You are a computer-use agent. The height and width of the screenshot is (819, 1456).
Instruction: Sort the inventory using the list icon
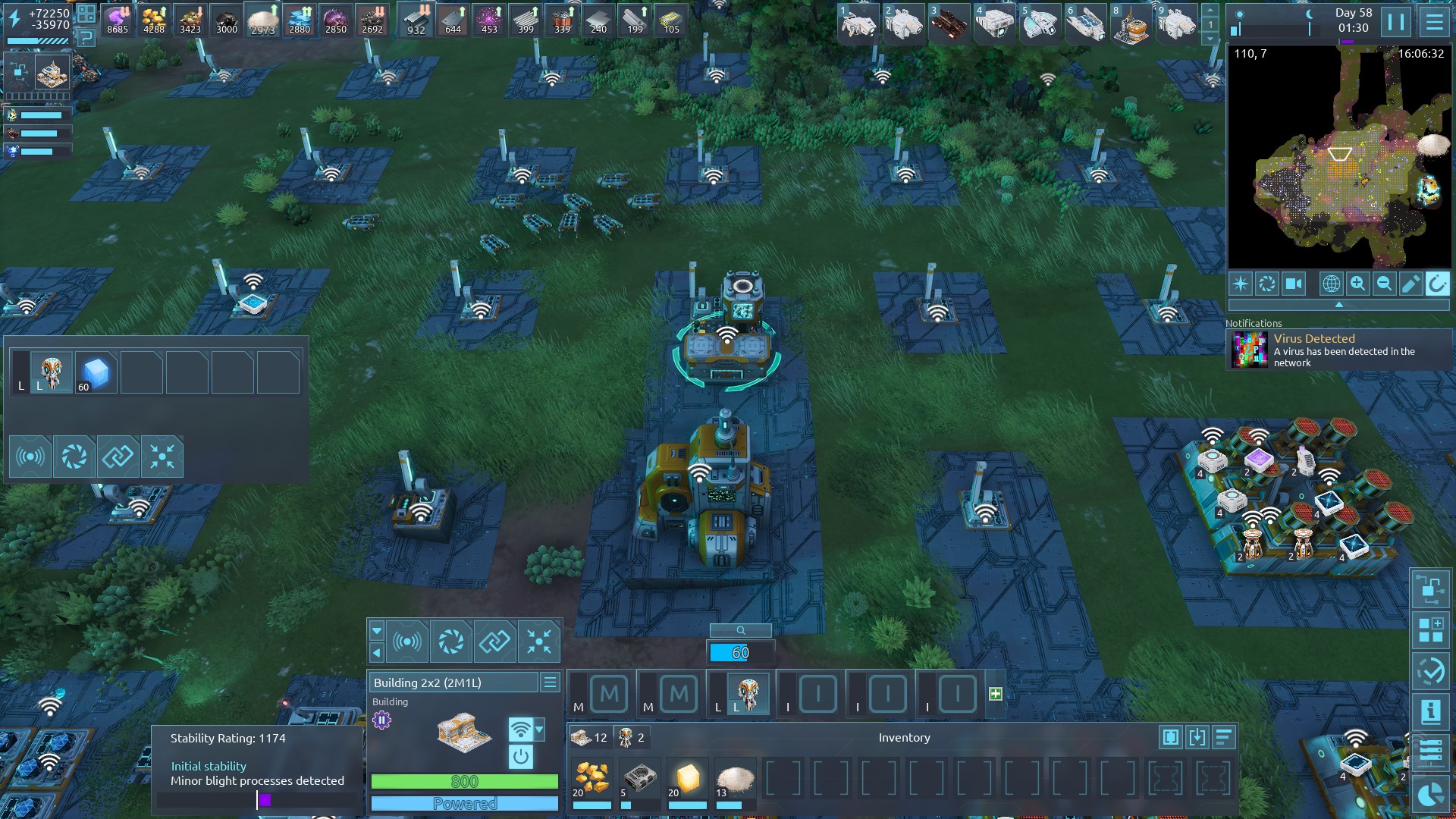(1223, 737)
